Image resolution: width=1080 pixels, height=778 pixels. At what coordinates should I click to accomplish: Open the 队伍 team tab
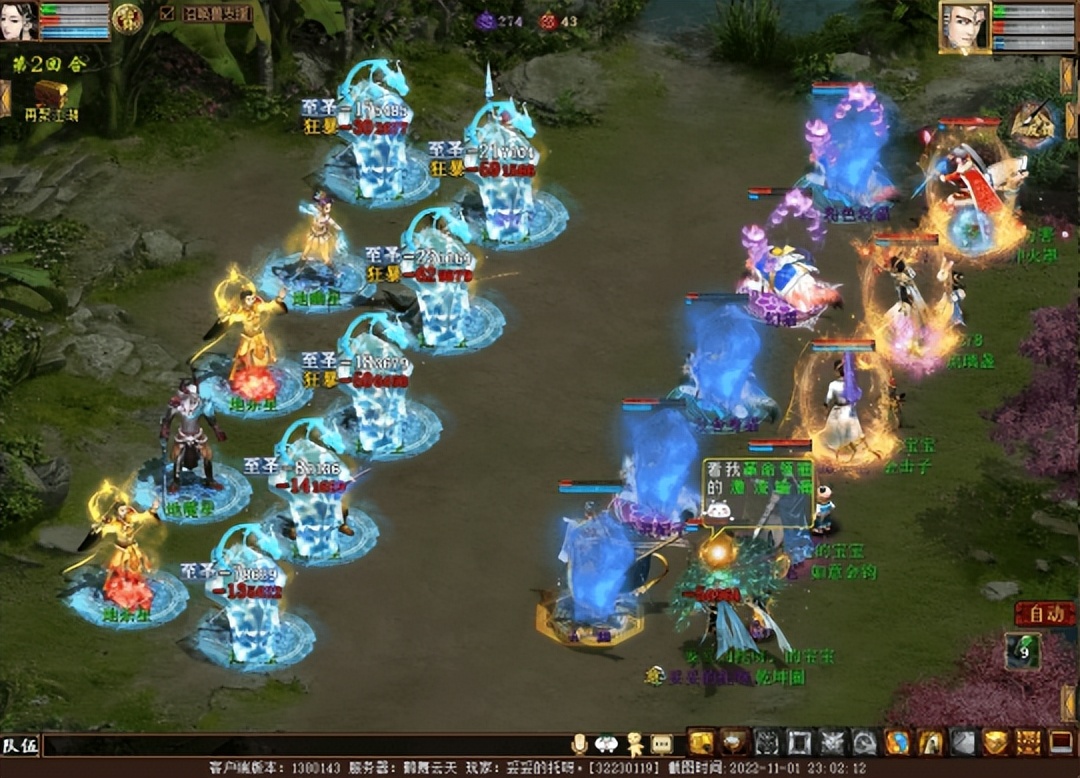coord(20,745)
